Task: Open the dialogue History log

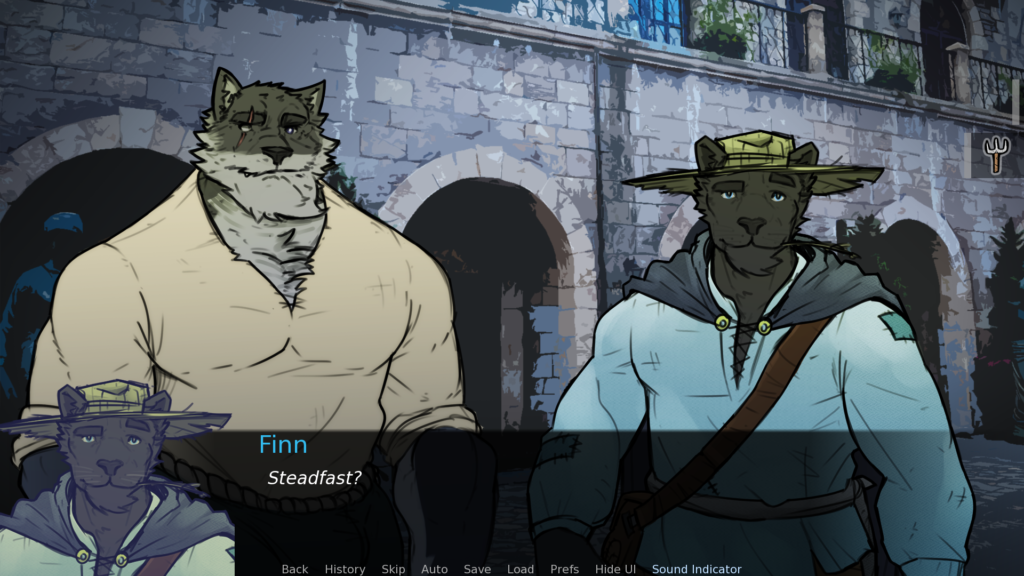Action: [345, 569]
